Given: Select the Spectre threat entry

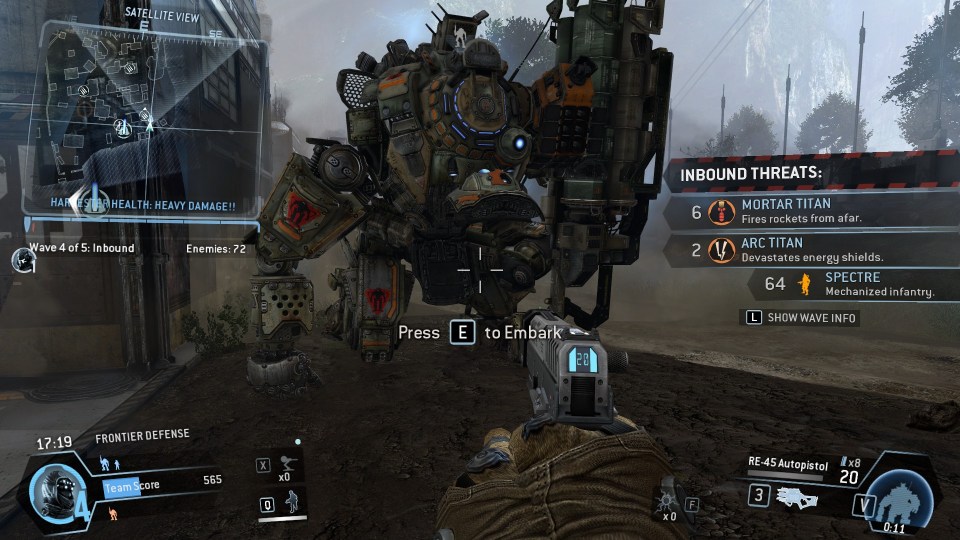Looking at the screenshot, I should coord(850,284).
